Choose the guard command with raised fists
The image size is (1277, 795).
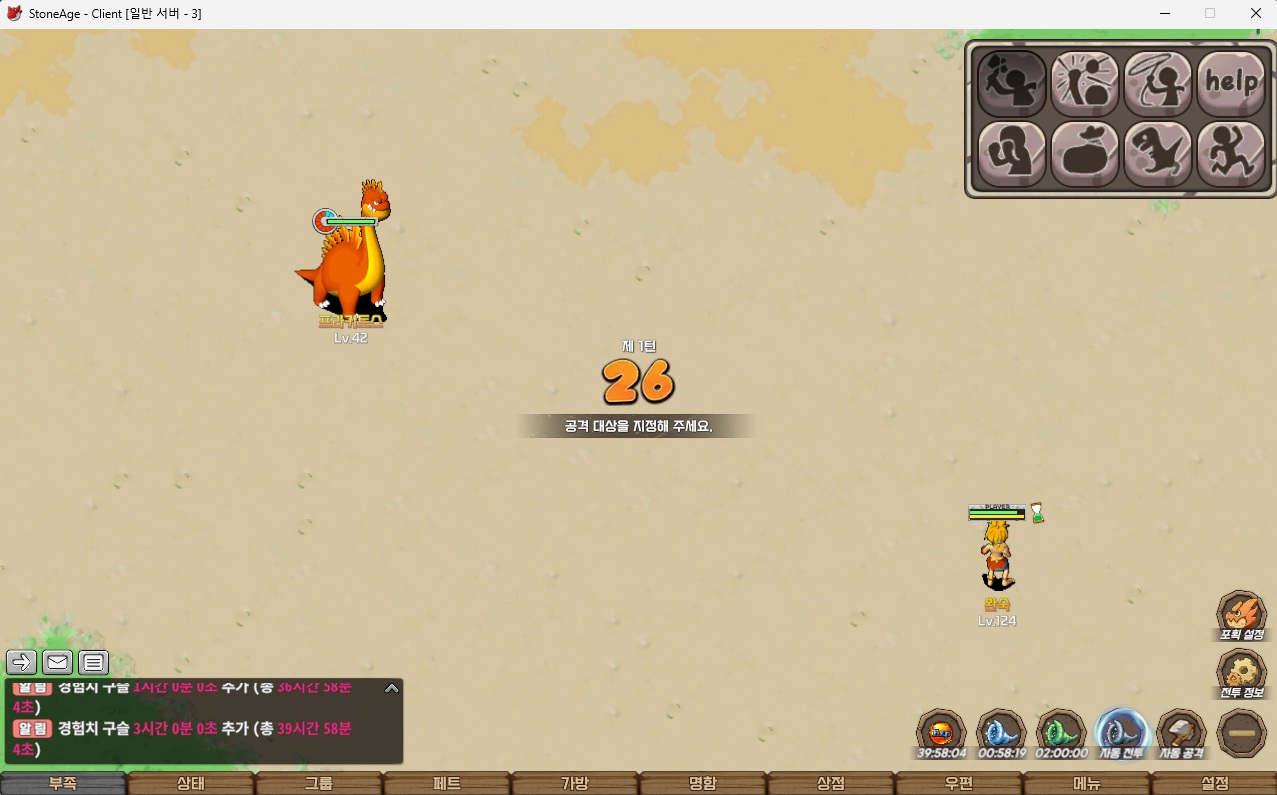coord(1011,154)
